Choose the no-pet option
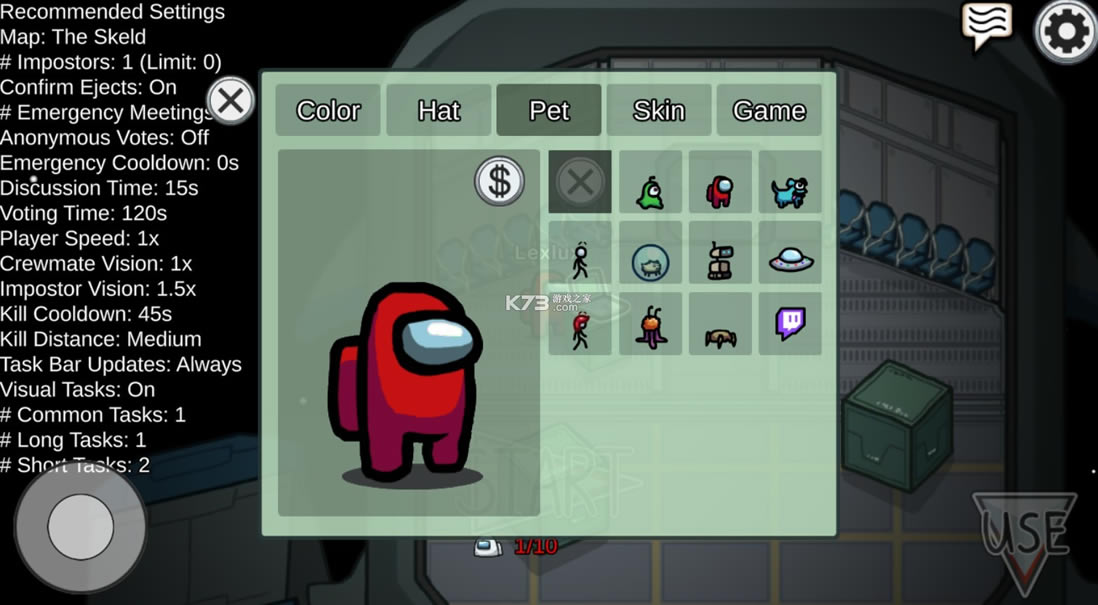 [580, 182]
